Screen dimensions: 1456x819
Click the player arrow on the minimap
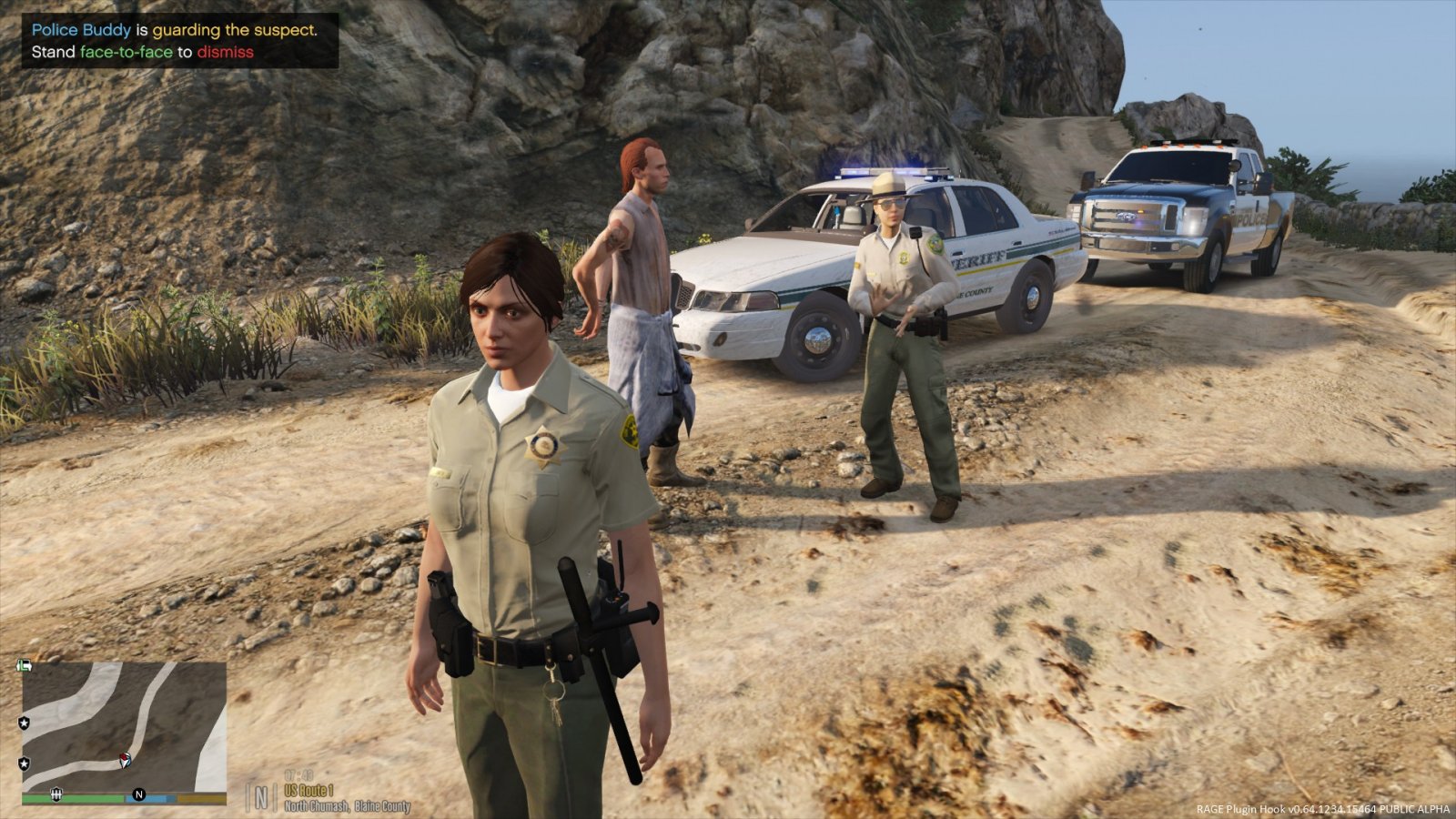pos(125,760)
